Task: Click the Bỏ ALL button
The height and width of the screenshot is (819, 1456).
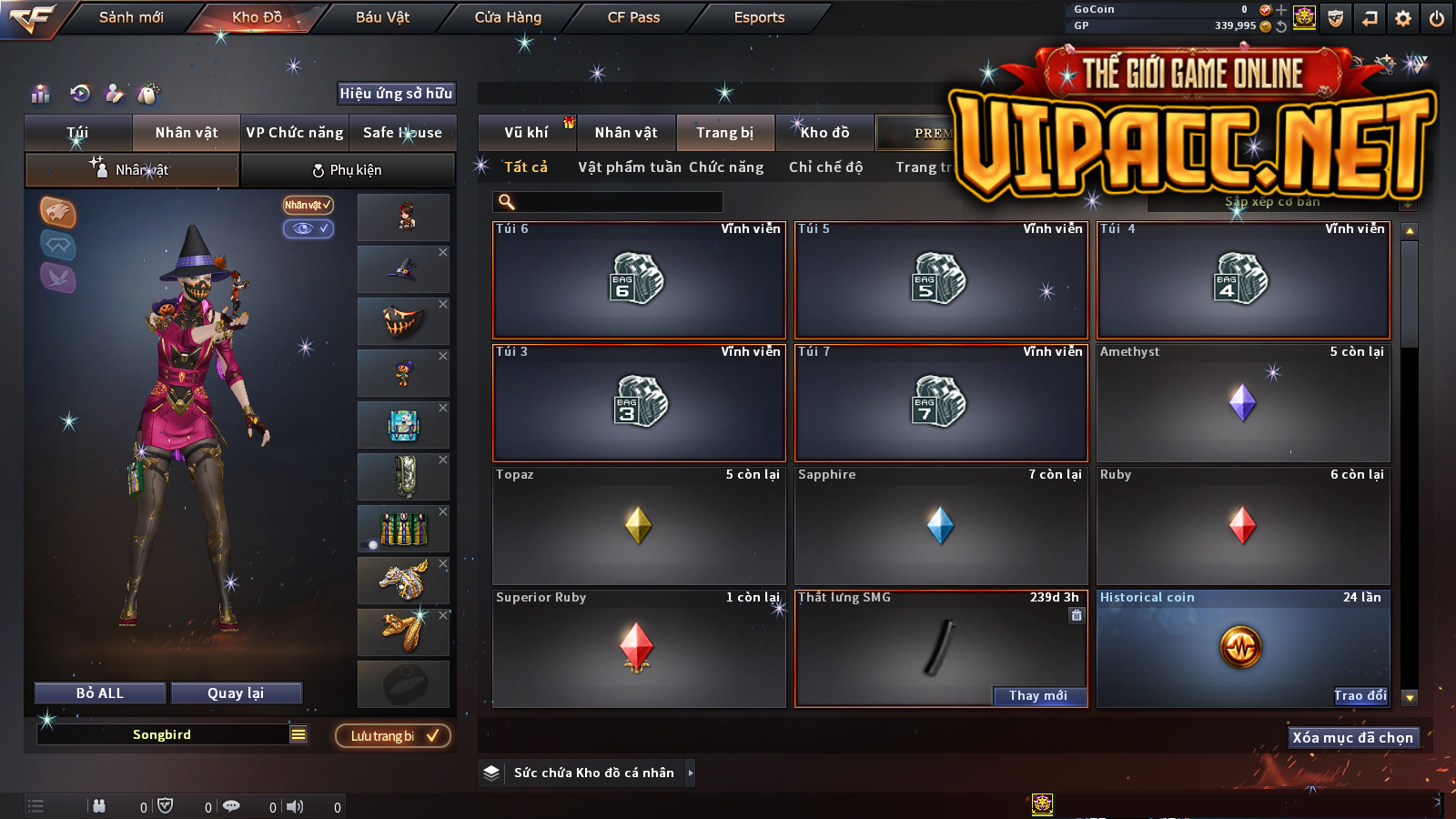Action: (x=100, y=693)
